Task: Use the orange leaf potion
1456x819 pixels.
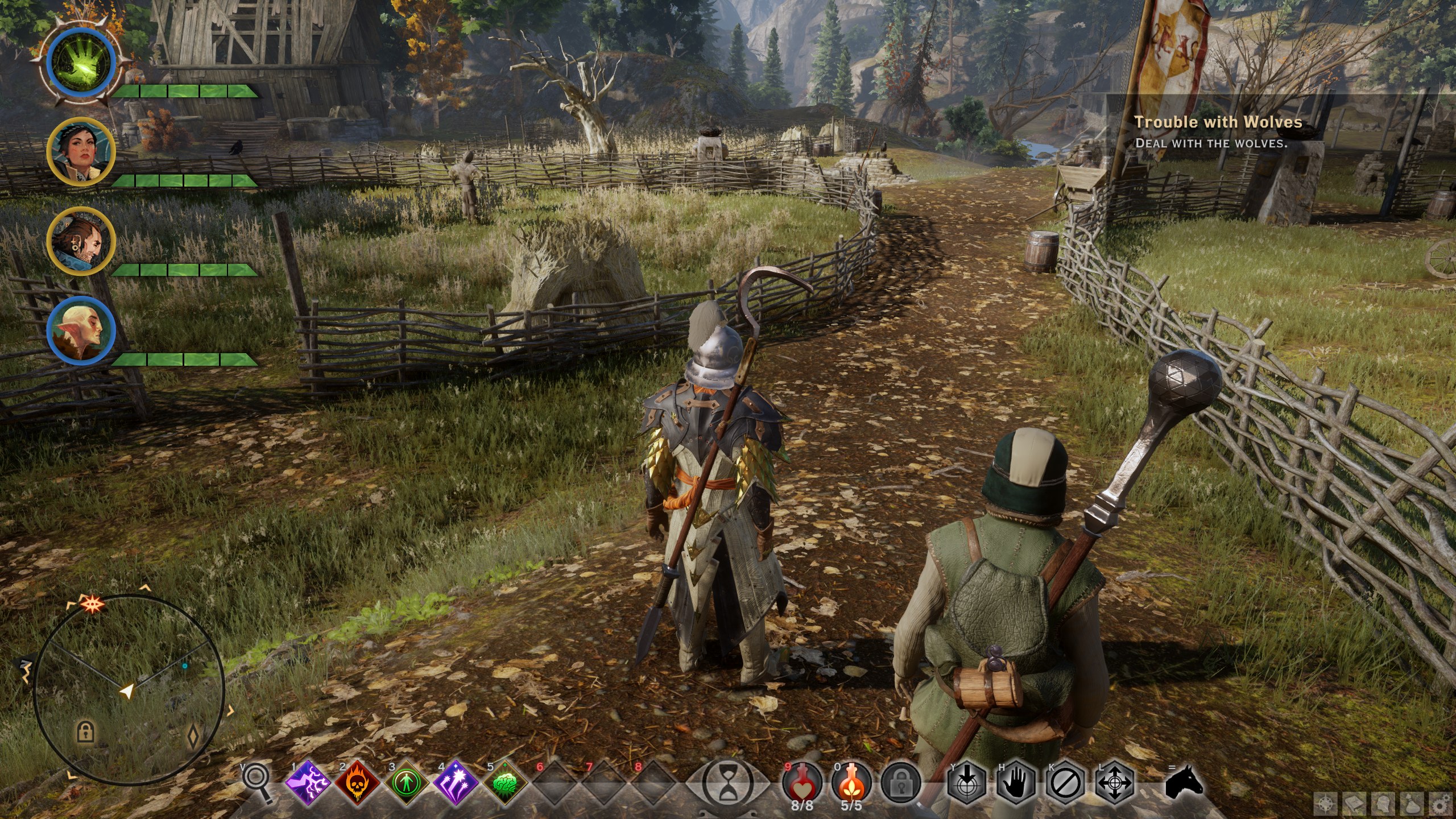Action: (x=851, y=784)
